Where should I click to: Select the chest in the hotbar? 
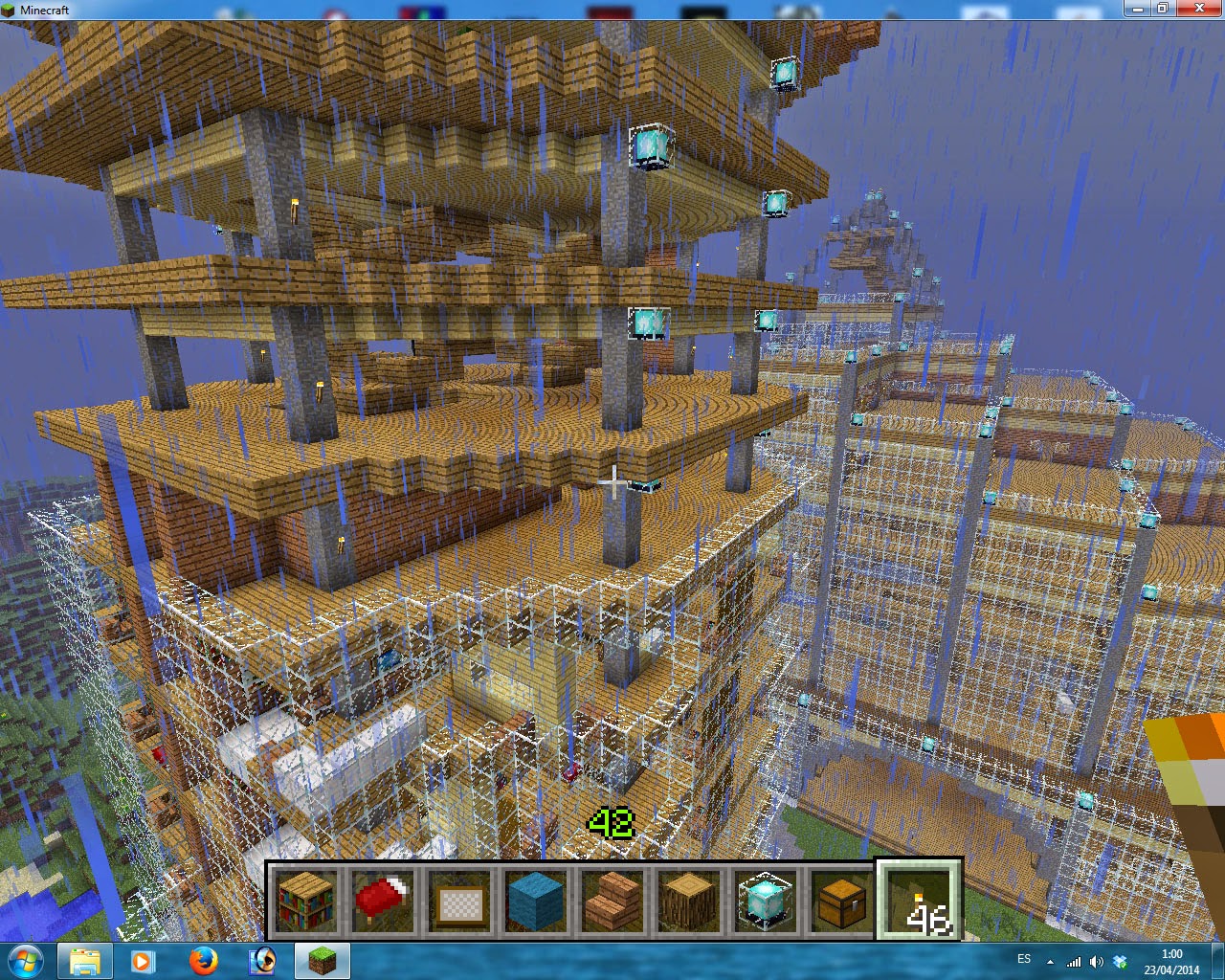point(842,900)
